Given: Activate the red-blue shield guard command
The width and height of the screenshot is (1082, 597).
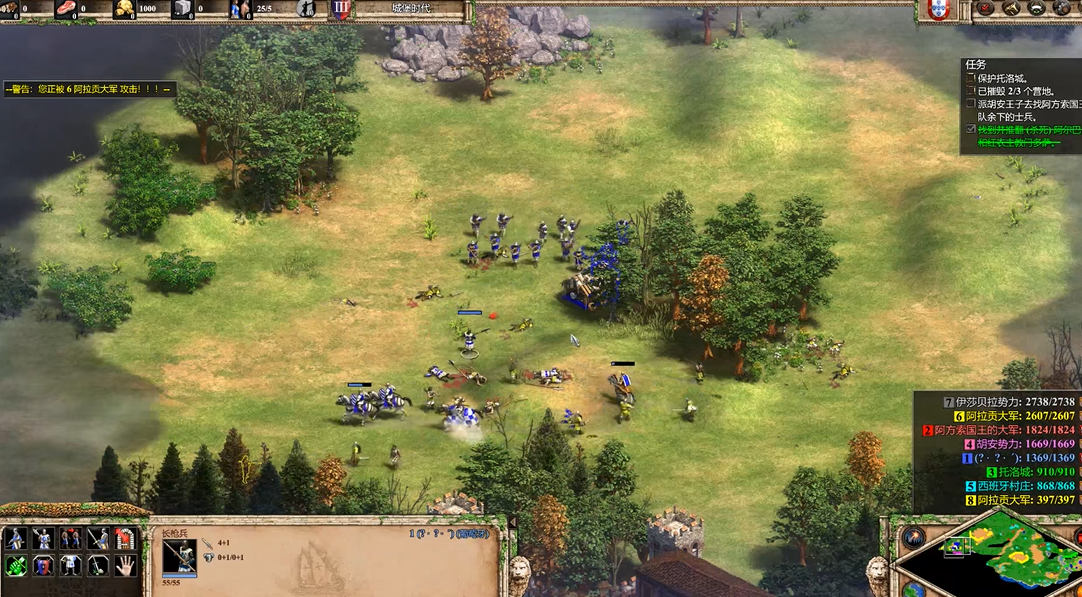Looking at the screenshot, I should click(43, 566).
